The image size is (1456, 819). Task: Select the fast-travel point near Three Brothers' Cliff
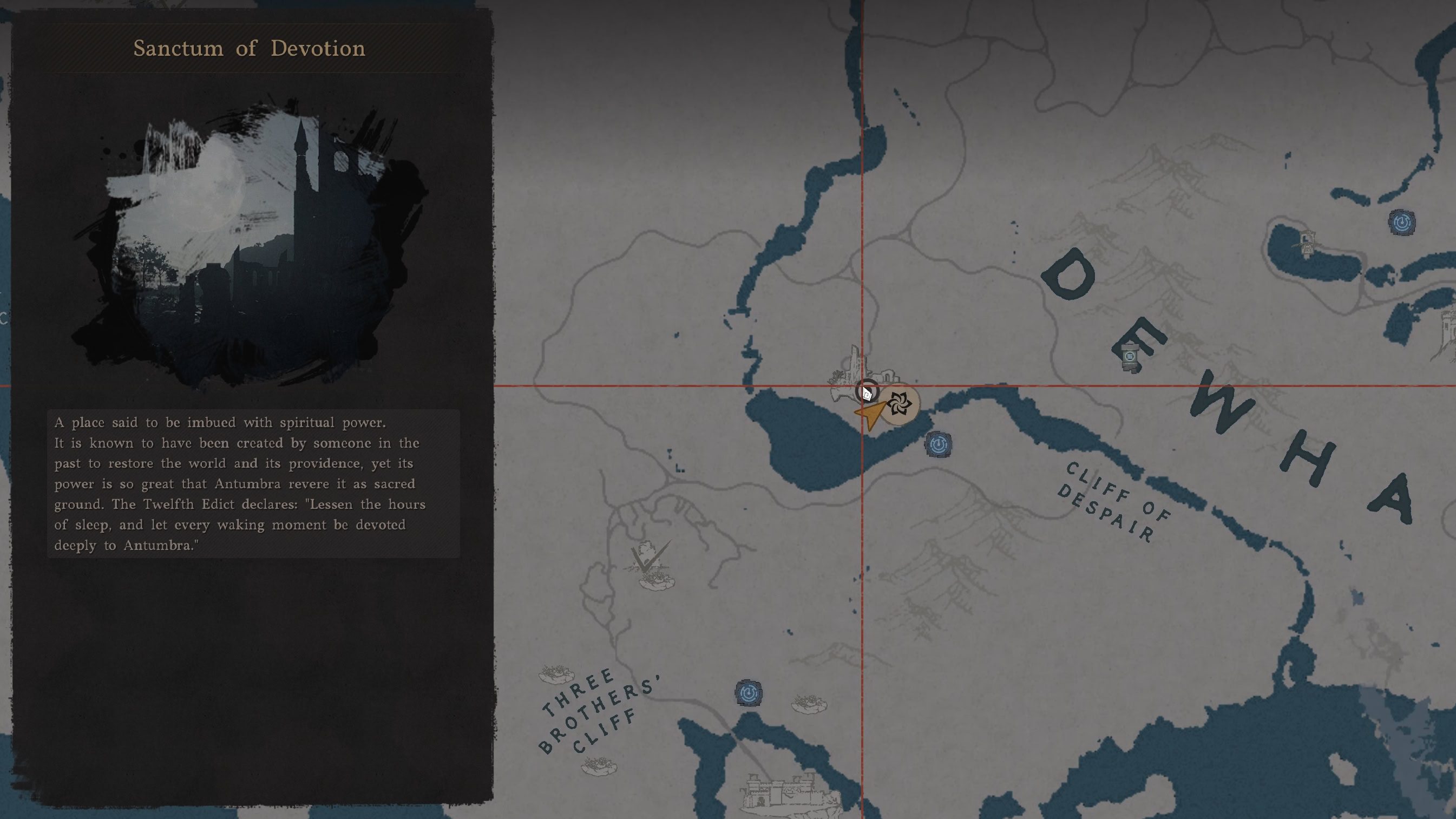(x=747, y=694)
